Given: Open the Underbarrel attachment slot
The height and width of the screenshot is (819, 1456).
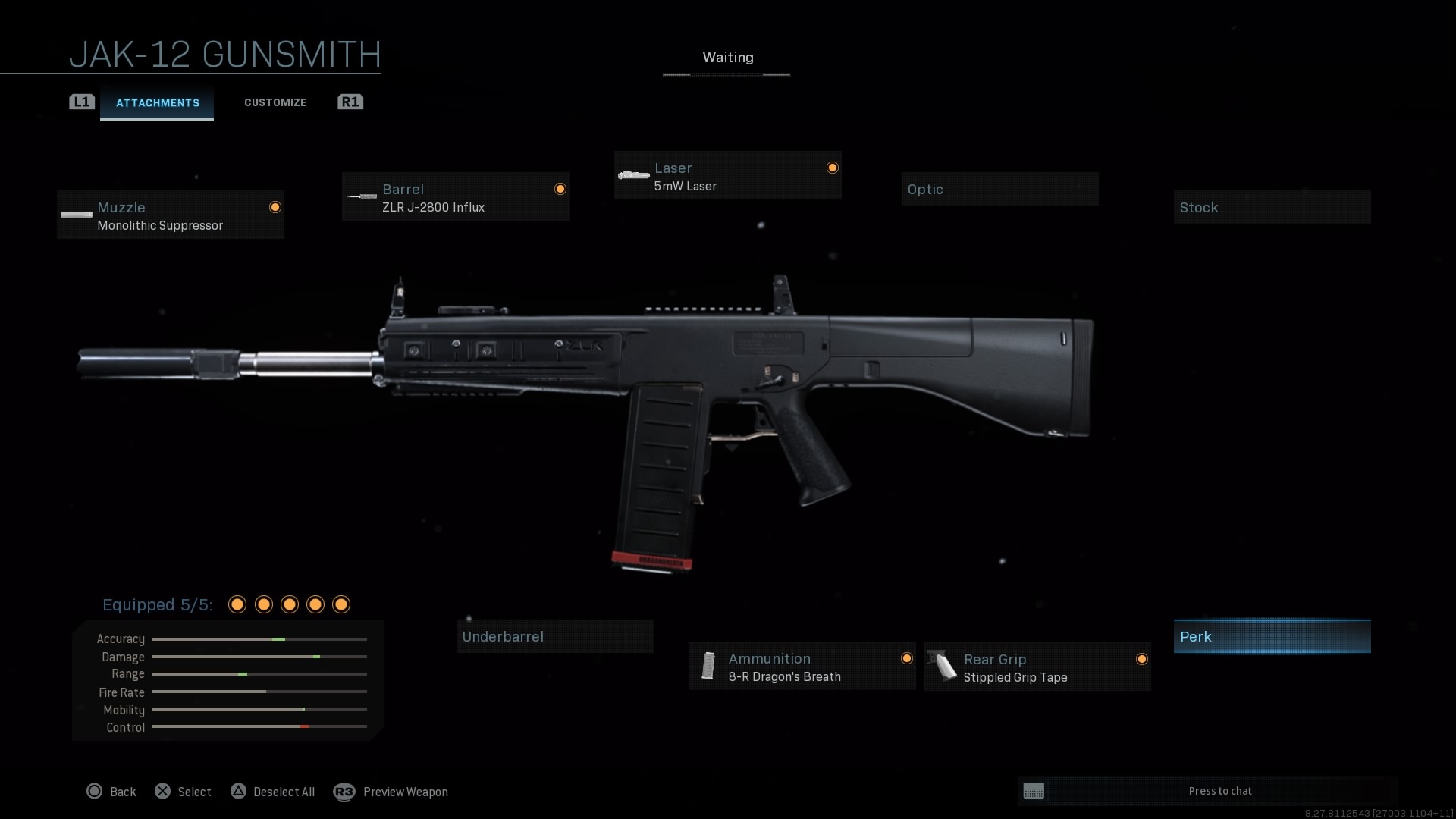Looking at the screenshot, I should pos(554,636).
